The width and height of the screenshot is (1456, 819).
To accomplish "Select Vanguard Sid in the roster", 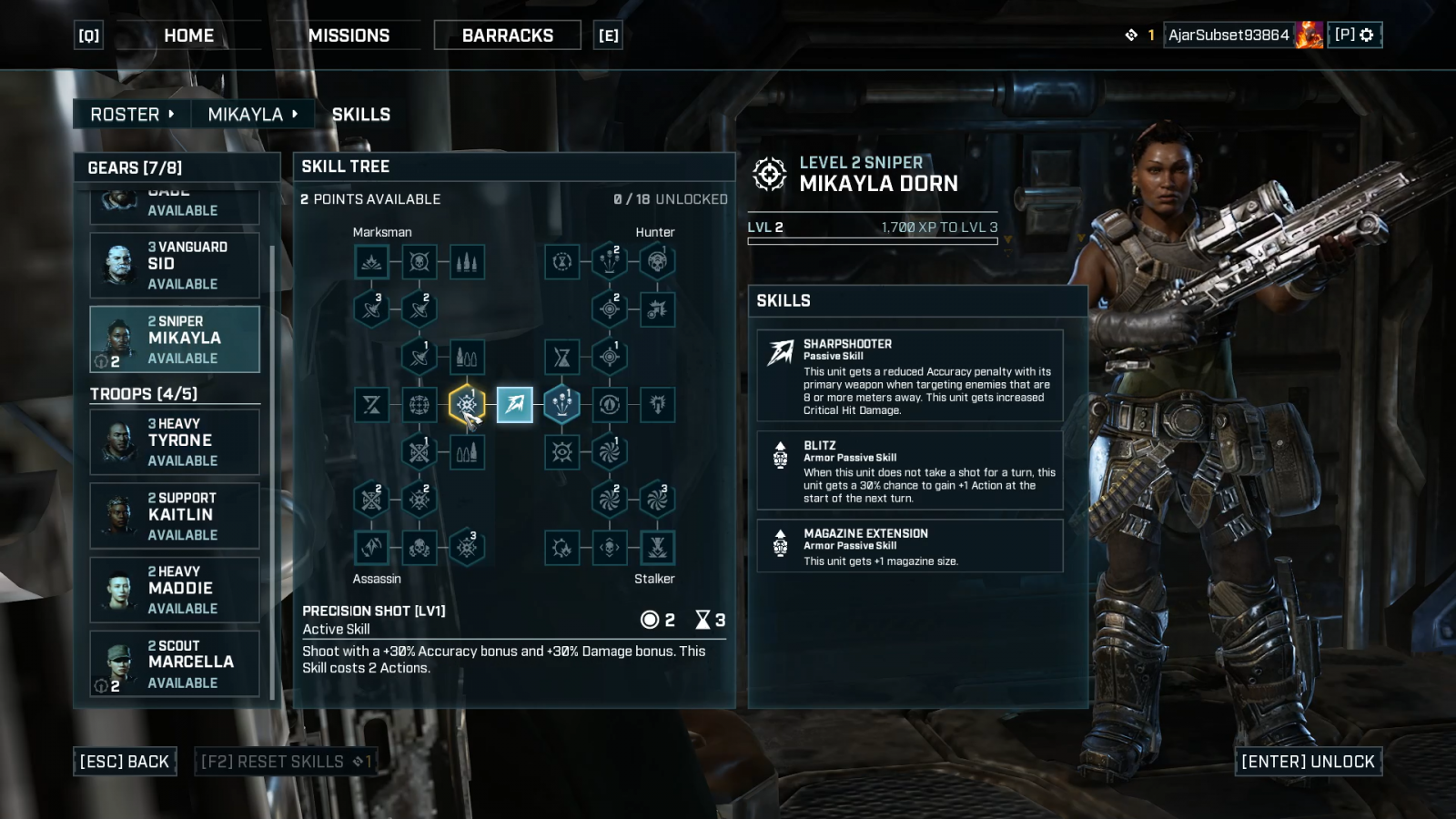I will [175, 266].
